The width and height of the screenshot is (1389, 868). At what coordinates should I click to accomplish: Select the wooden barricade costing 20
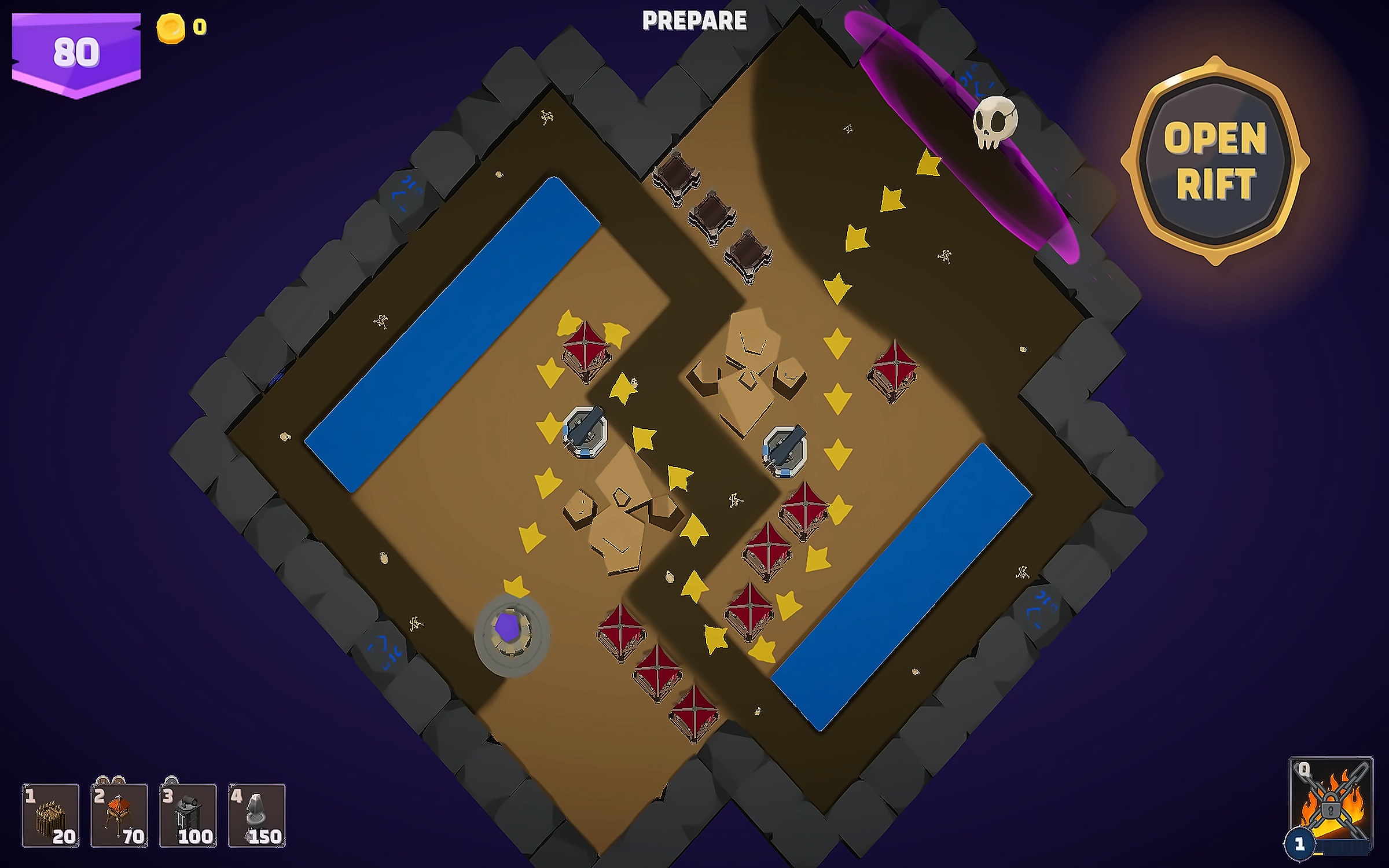pyautogui.click(x=50, y=815)
